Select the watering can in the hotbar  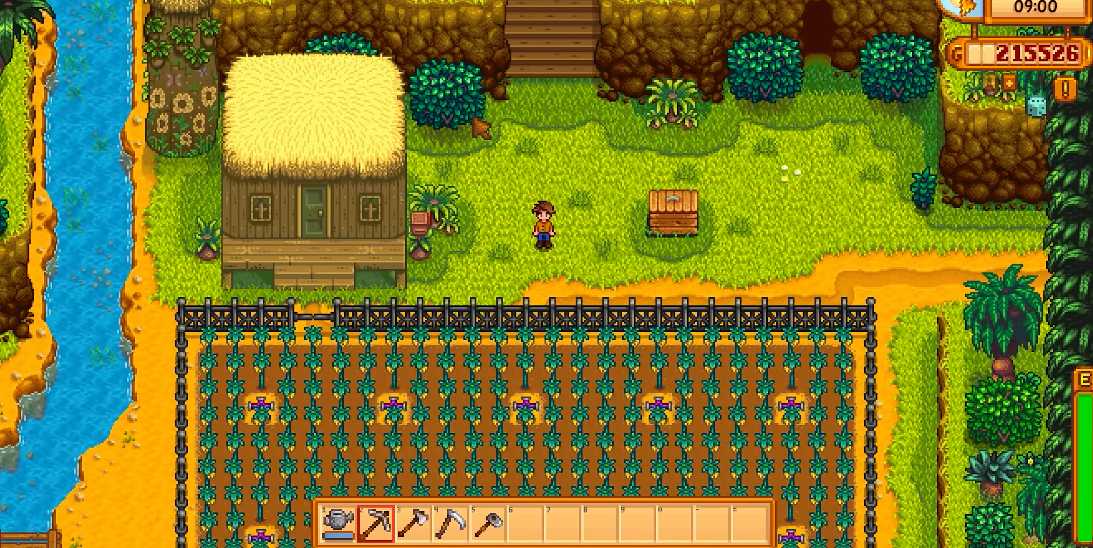[x=338, y=523]
